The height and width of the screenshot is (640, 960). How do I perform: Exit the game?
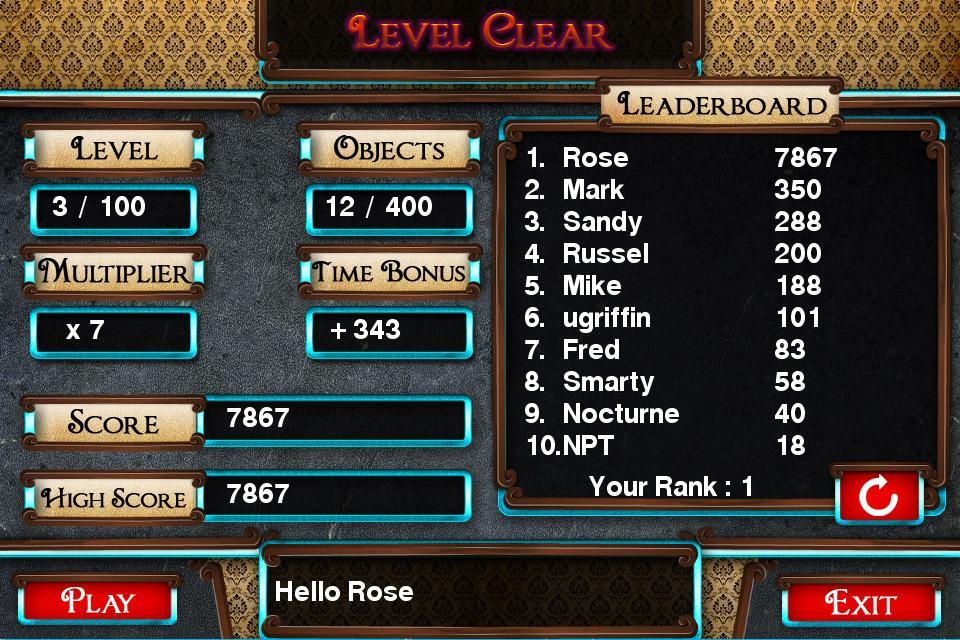861,603
